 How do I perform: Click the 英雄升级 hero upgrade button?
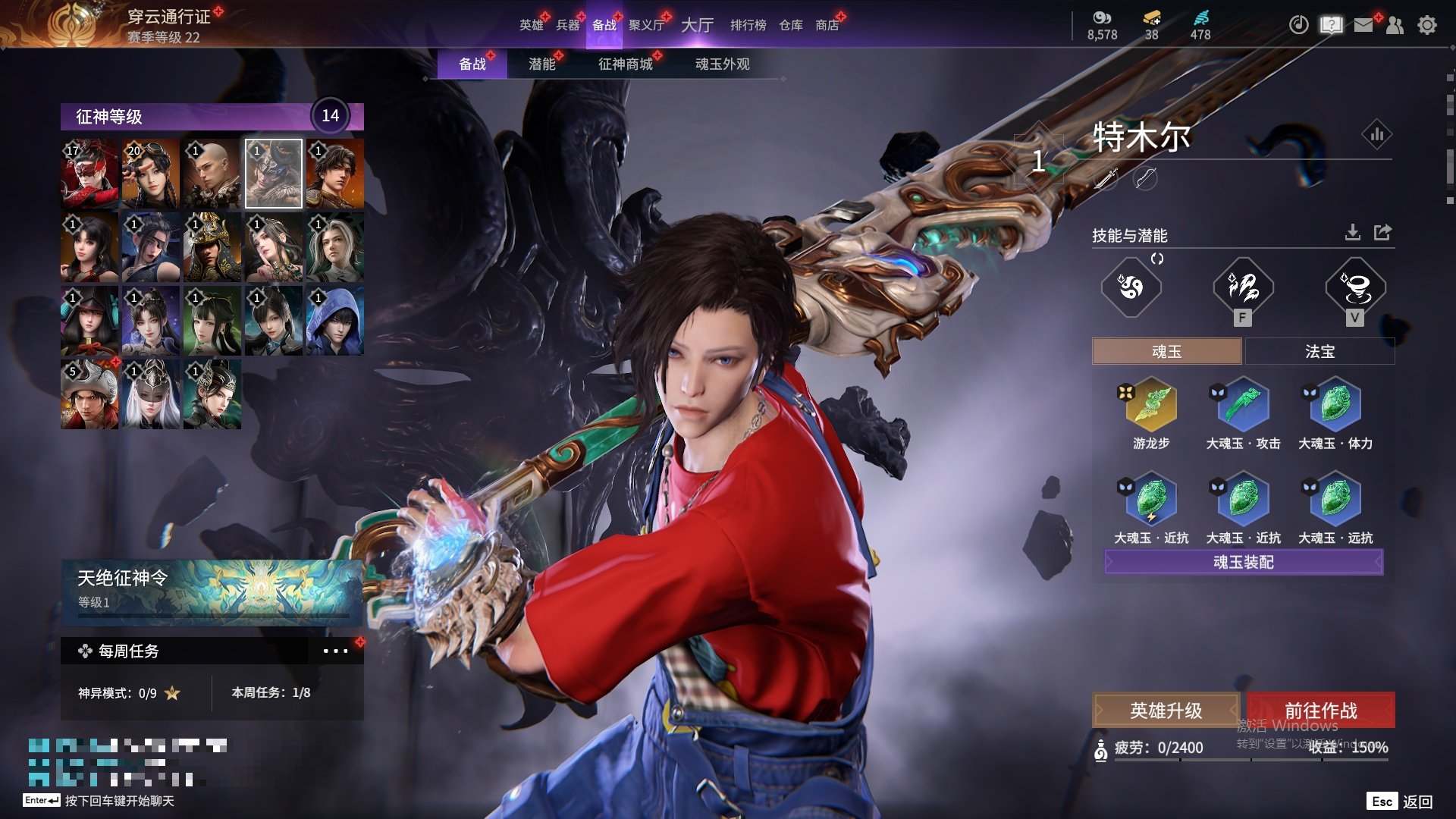[x=1166, y=711]
